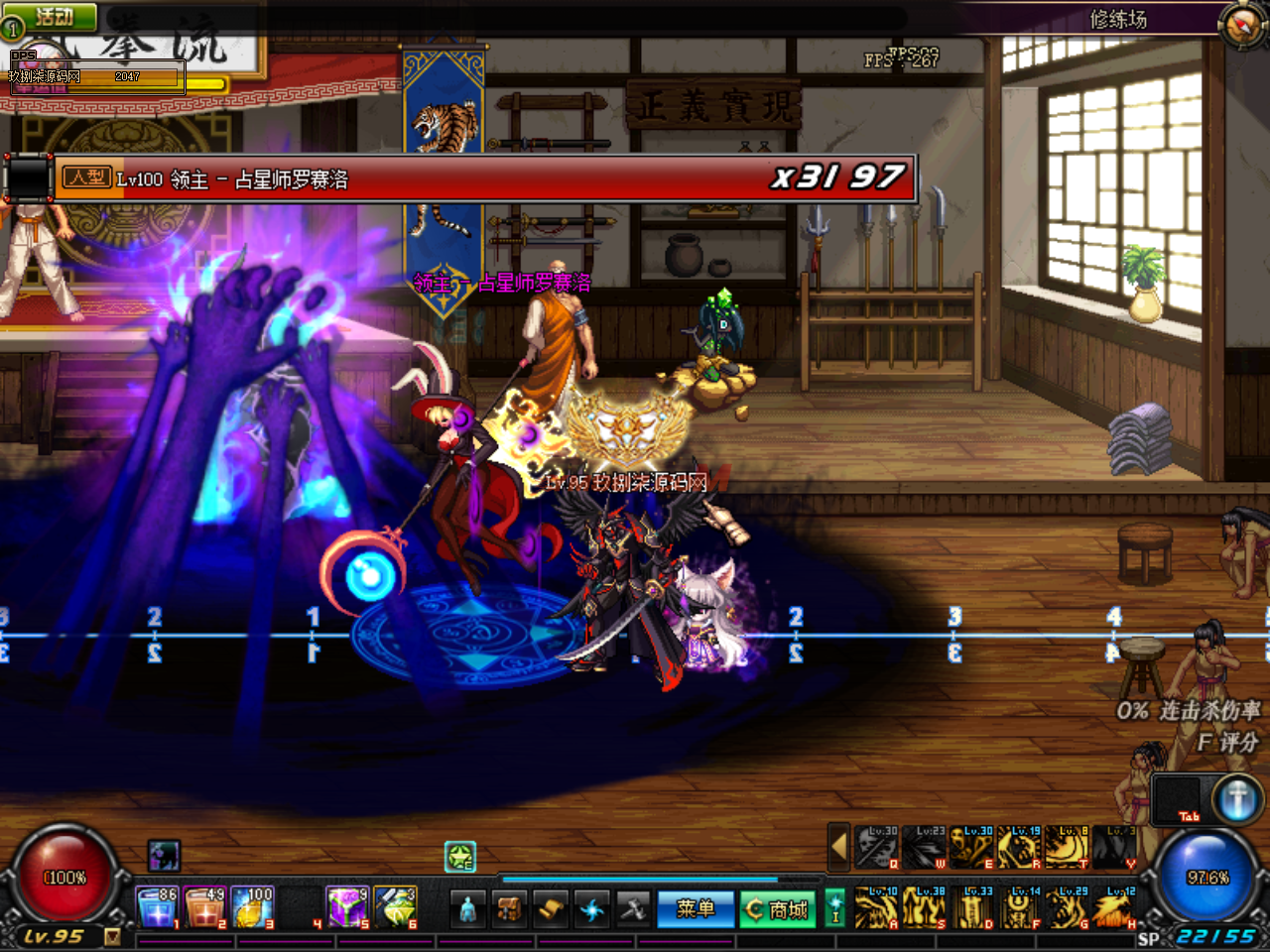Use the blue book item in slot 1
The image size is (1270, 952).
click(156, 907)
